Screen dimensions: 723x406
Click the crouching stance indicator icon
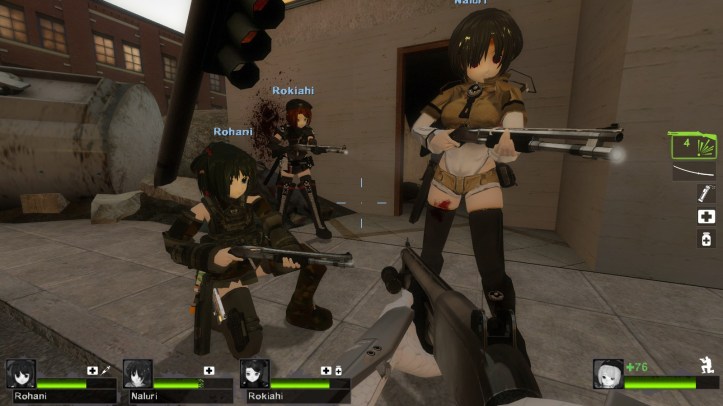[x=706, y=366]
